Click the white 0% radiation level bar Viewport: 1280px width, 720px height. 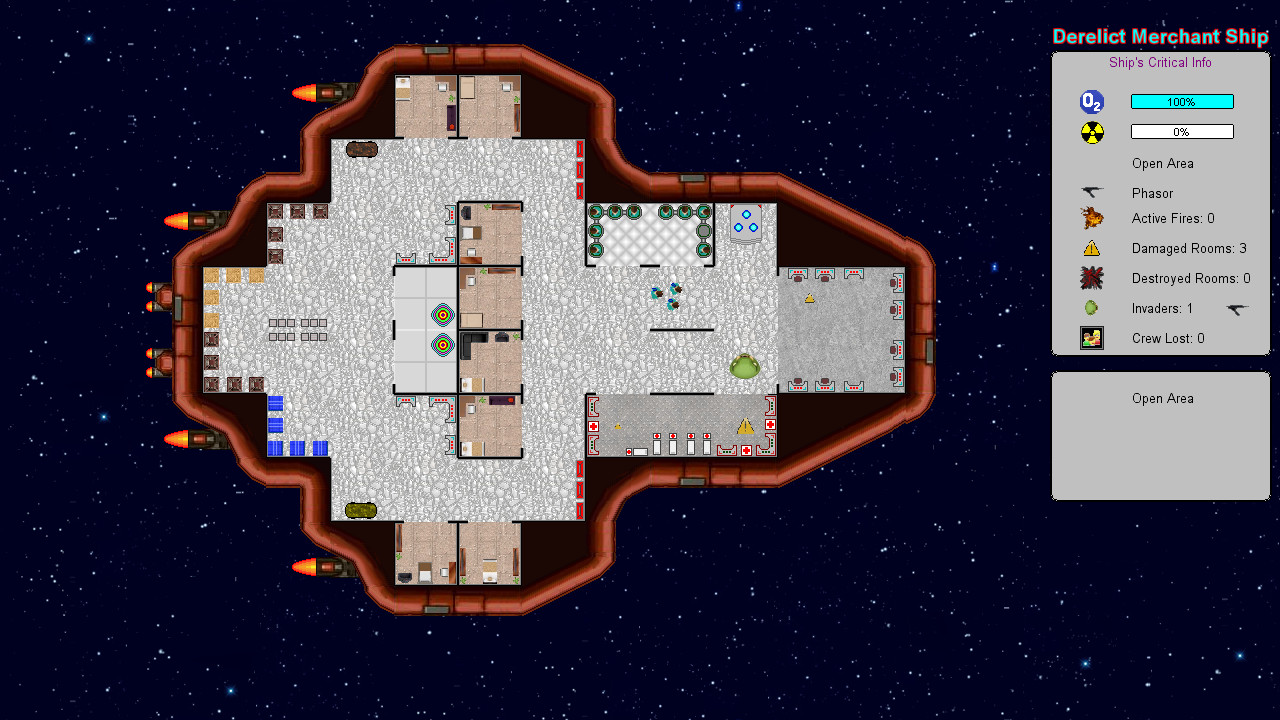(1182, 131)
